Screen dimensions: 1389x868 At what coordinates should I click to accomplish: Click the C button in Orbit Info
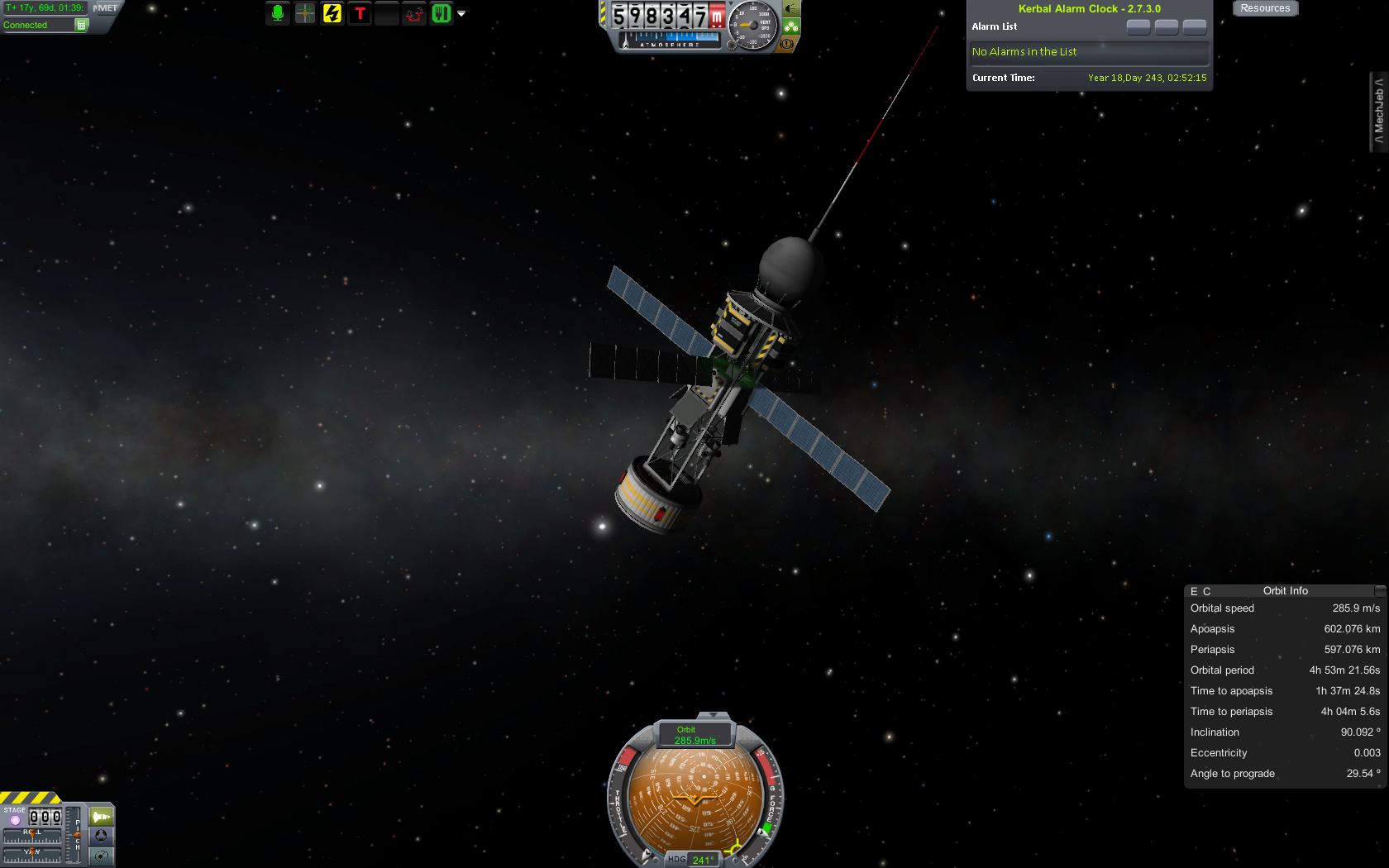(1207, 592)
